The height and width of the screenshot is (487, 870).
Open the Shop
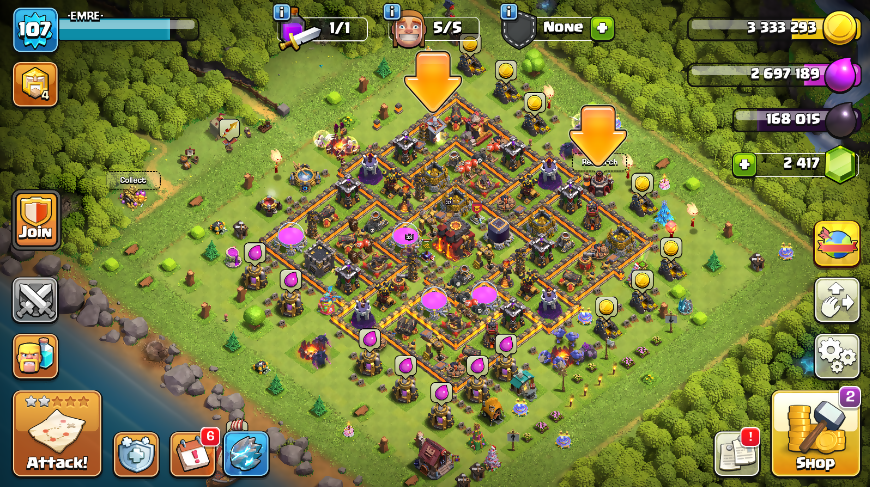pyautogui.click(x=815, y=434)
